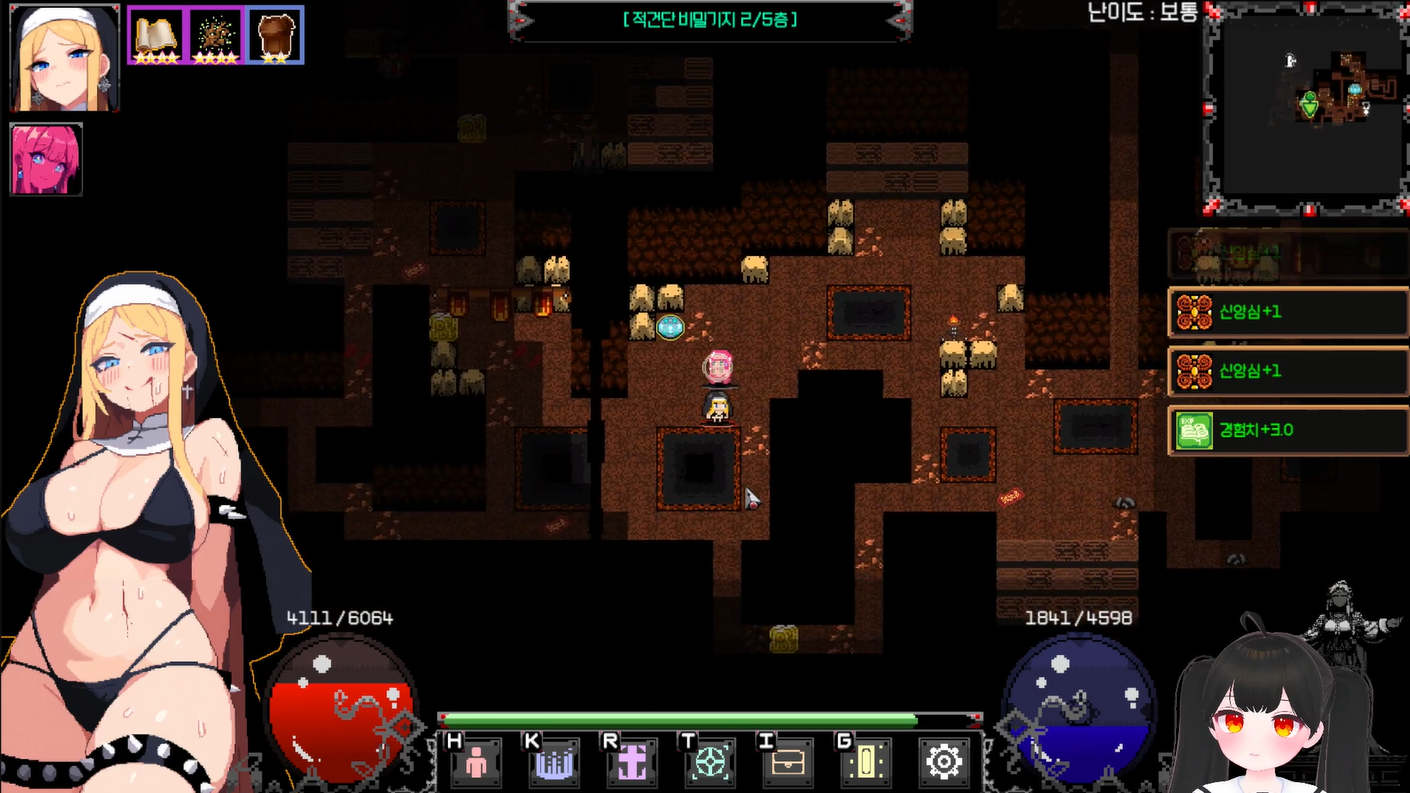
Task: Select the pink-haired companion portrait
Action: click(x=46, y=159)
